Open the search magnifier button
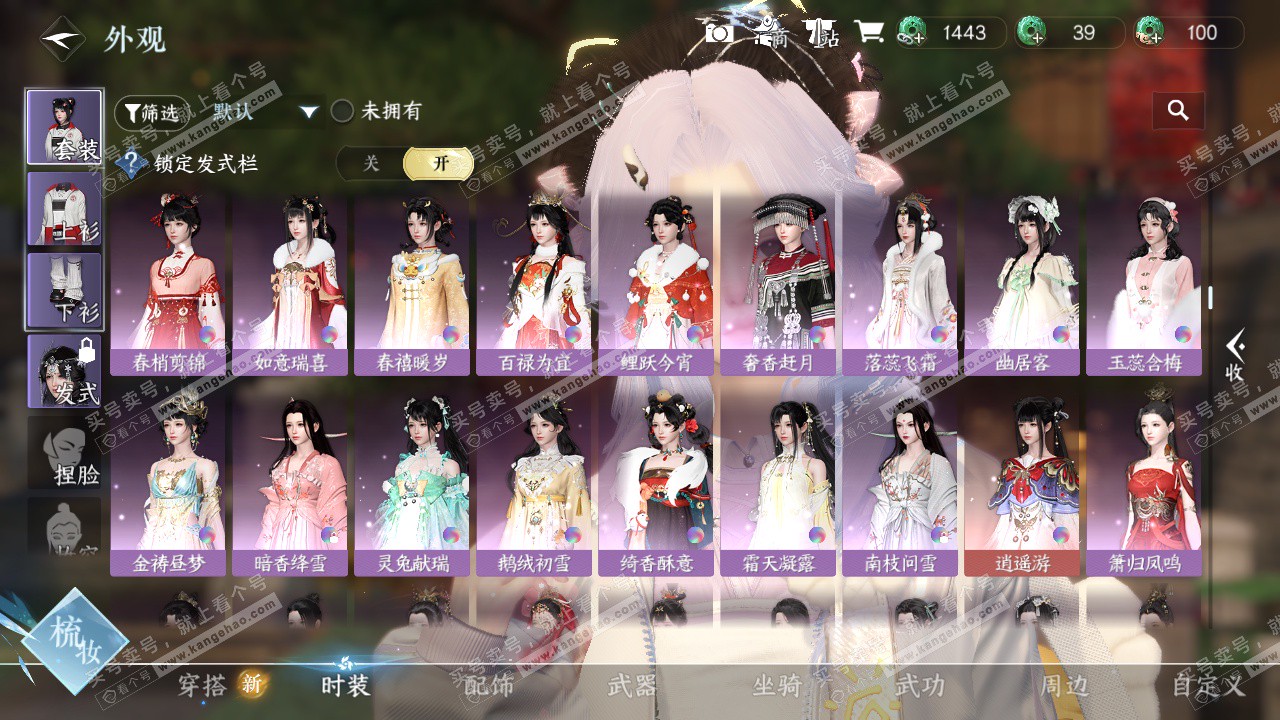 pos(1178,111)
